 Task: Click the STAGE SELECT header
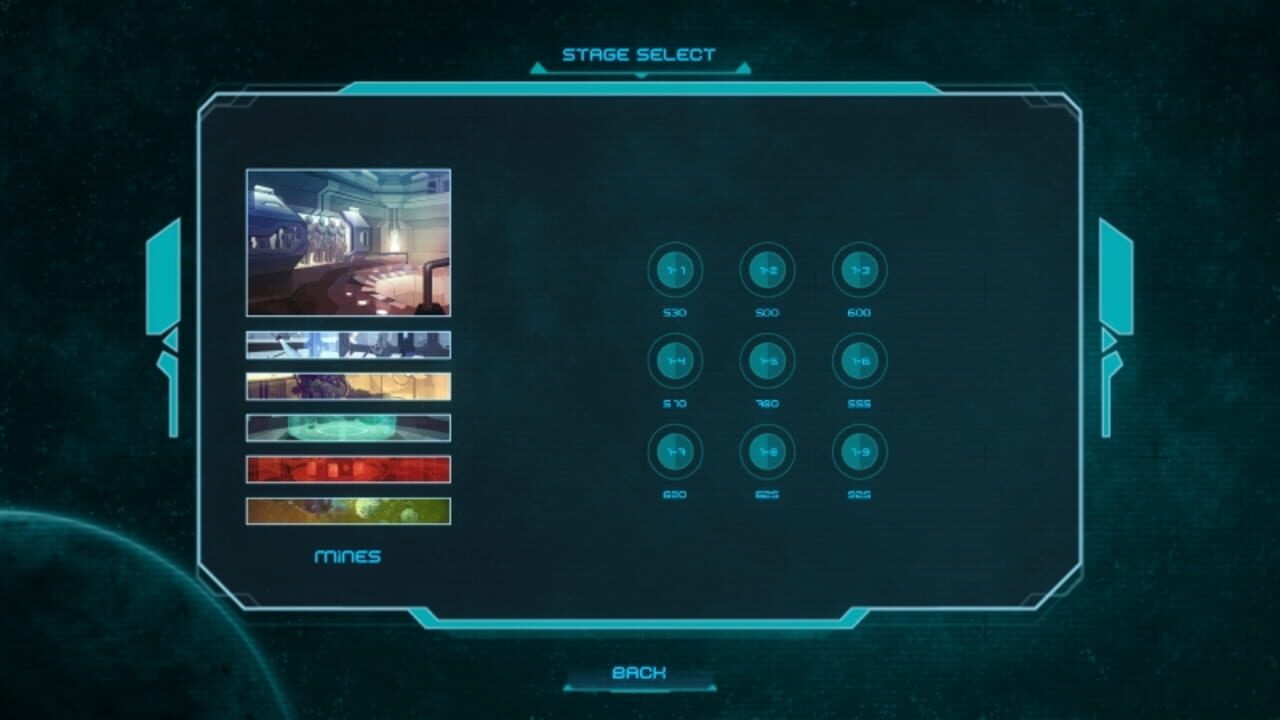[x=637, y=54]
